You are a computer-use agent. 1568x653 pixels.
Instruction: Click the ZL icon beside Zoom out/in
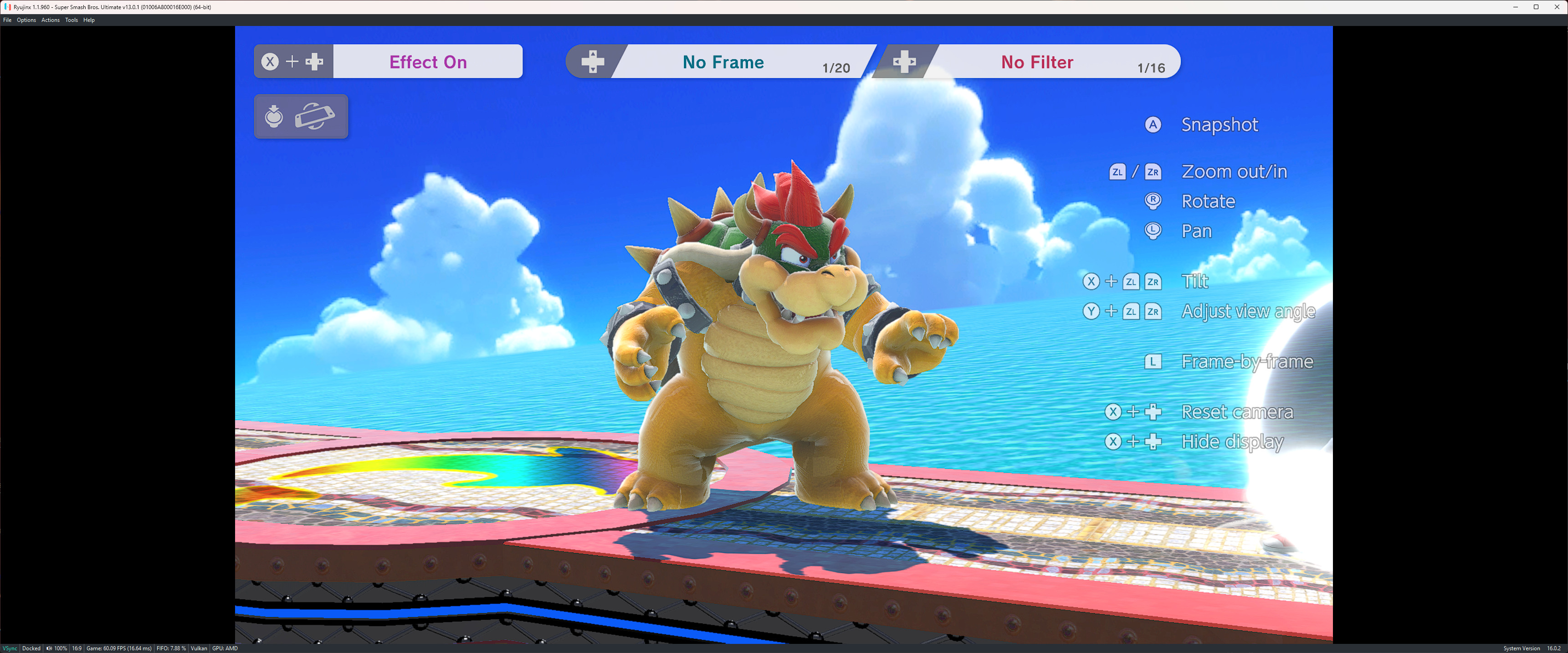(x=1117, y=172)
